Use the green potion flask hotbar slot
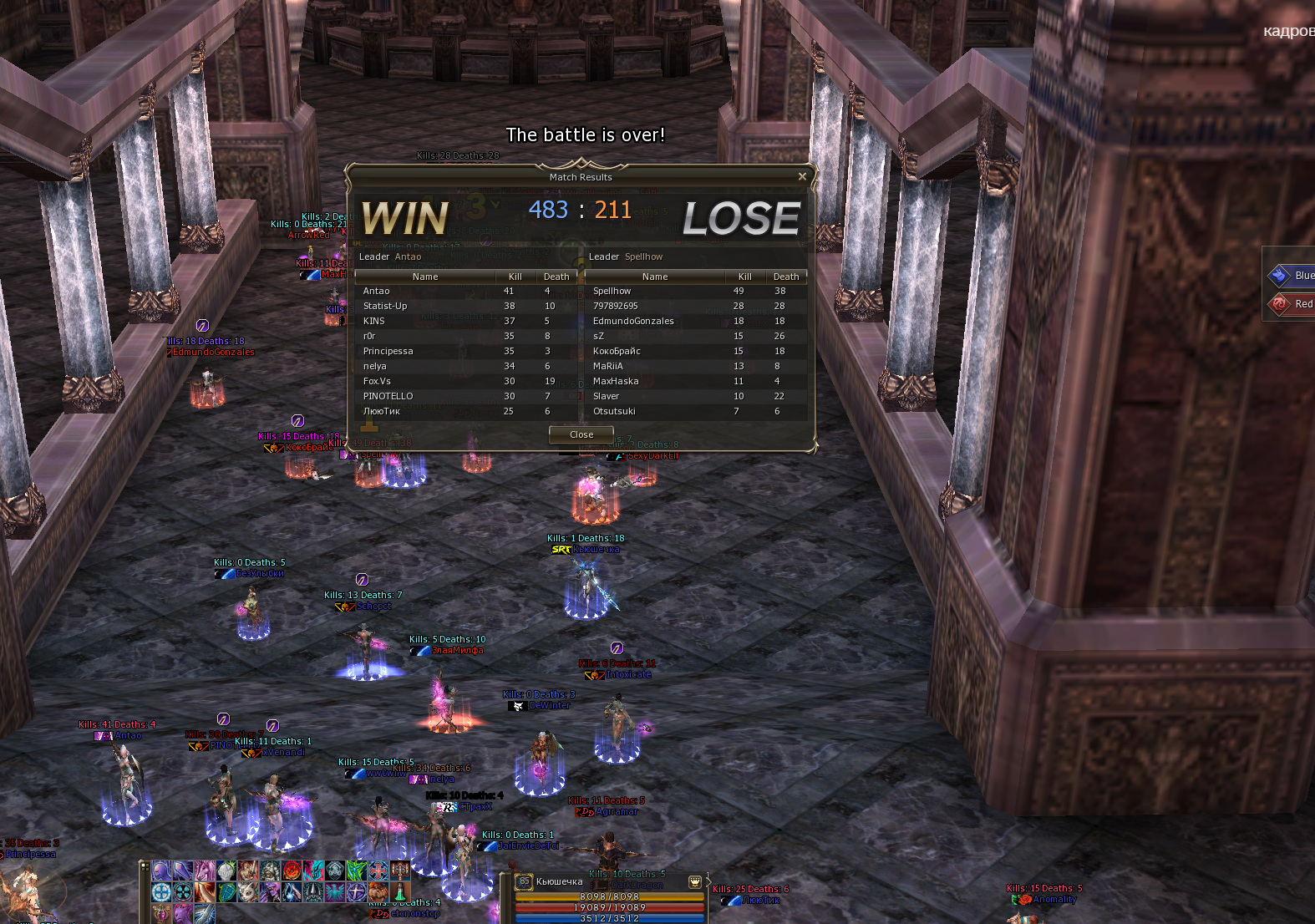 [400, 892]
